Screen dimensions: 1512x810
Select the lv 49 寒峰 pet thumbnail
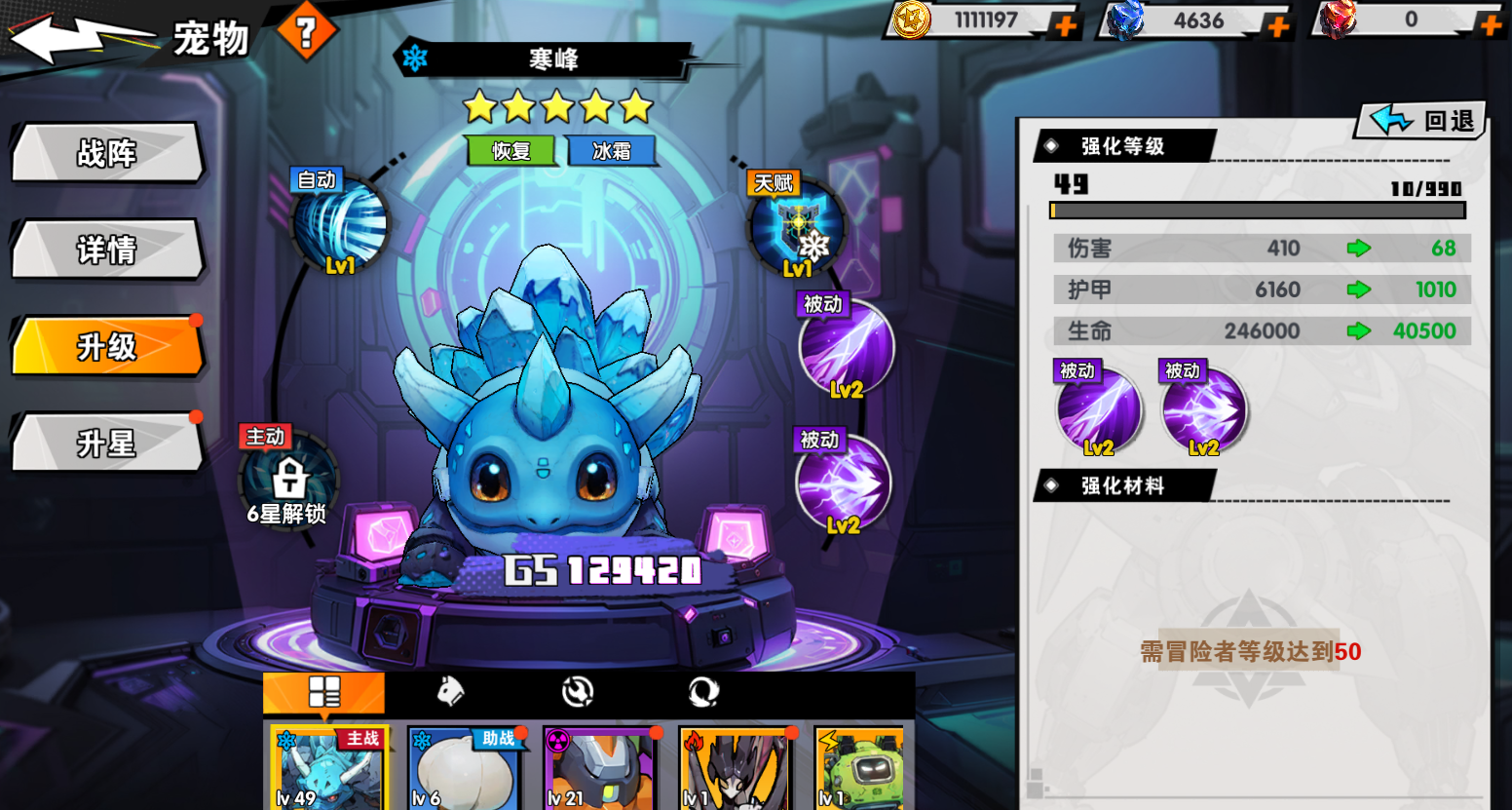[328, 769]
